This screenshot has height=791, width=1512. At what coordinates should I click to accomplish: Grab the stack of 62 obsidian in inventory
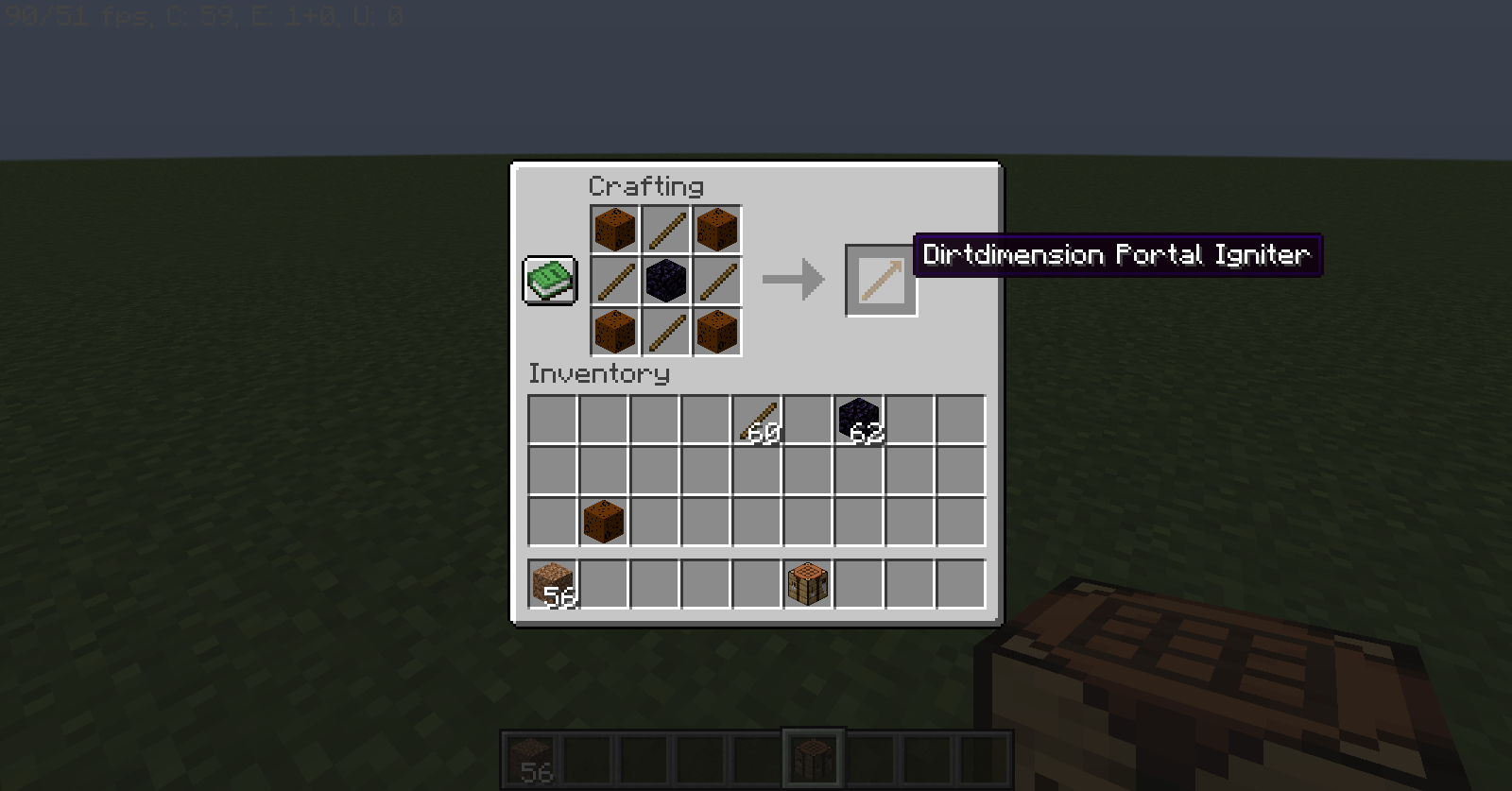[x=860, y=419]
